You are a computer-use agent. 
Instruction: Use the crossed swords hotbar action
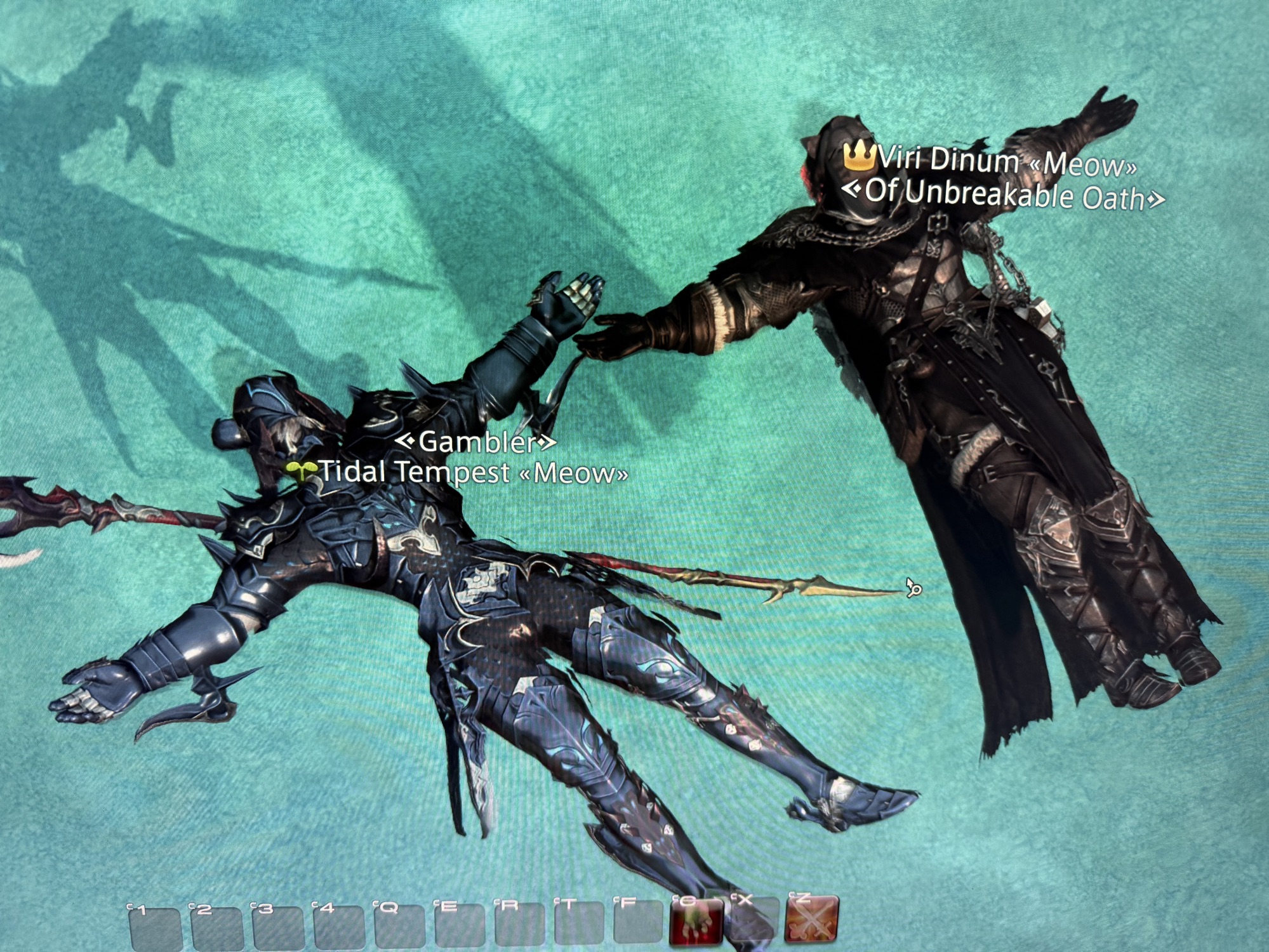click(x=811, y=920)
